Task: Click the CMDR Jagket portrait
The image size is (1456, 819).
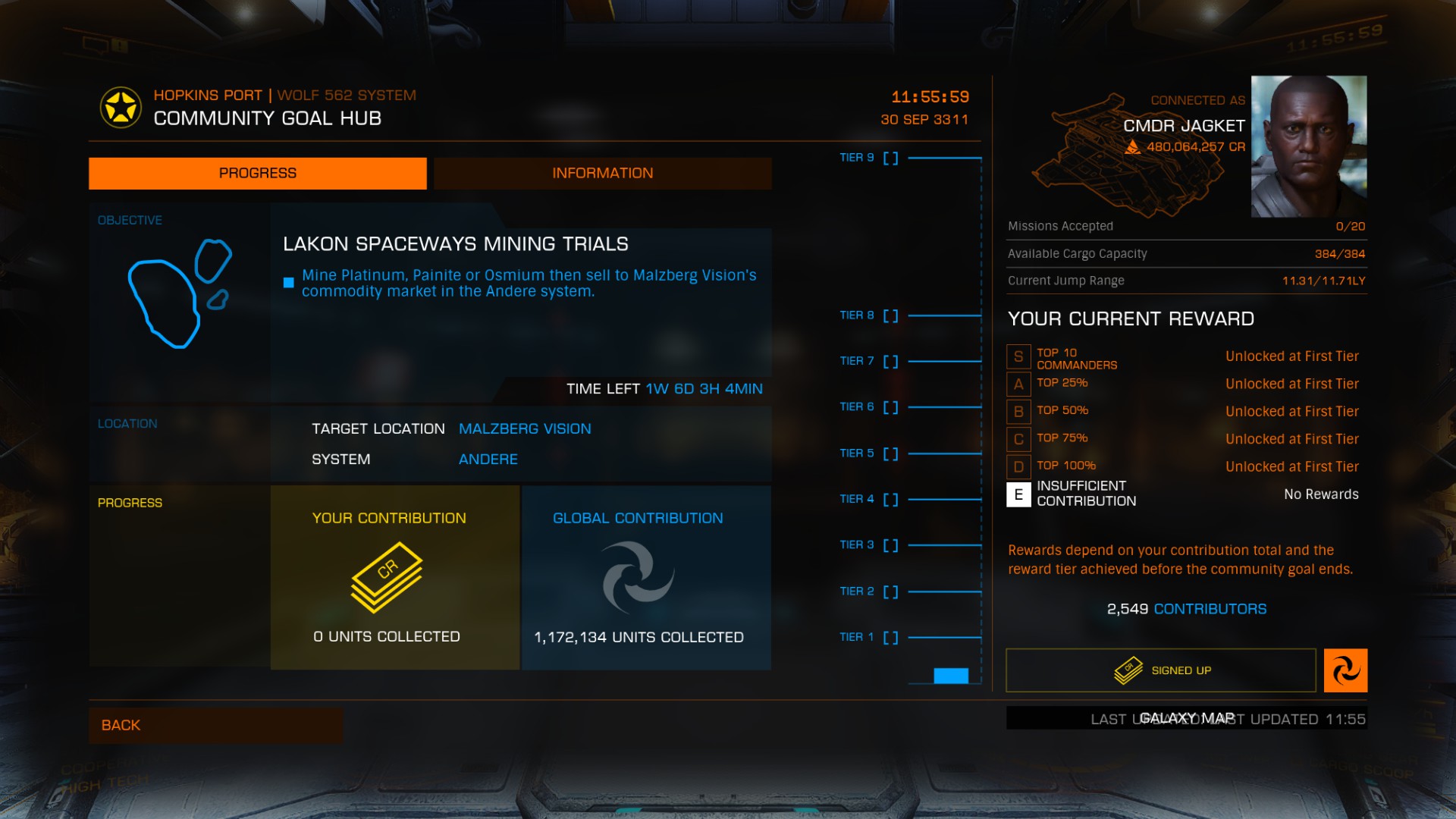Action: tap(1308, 146)
